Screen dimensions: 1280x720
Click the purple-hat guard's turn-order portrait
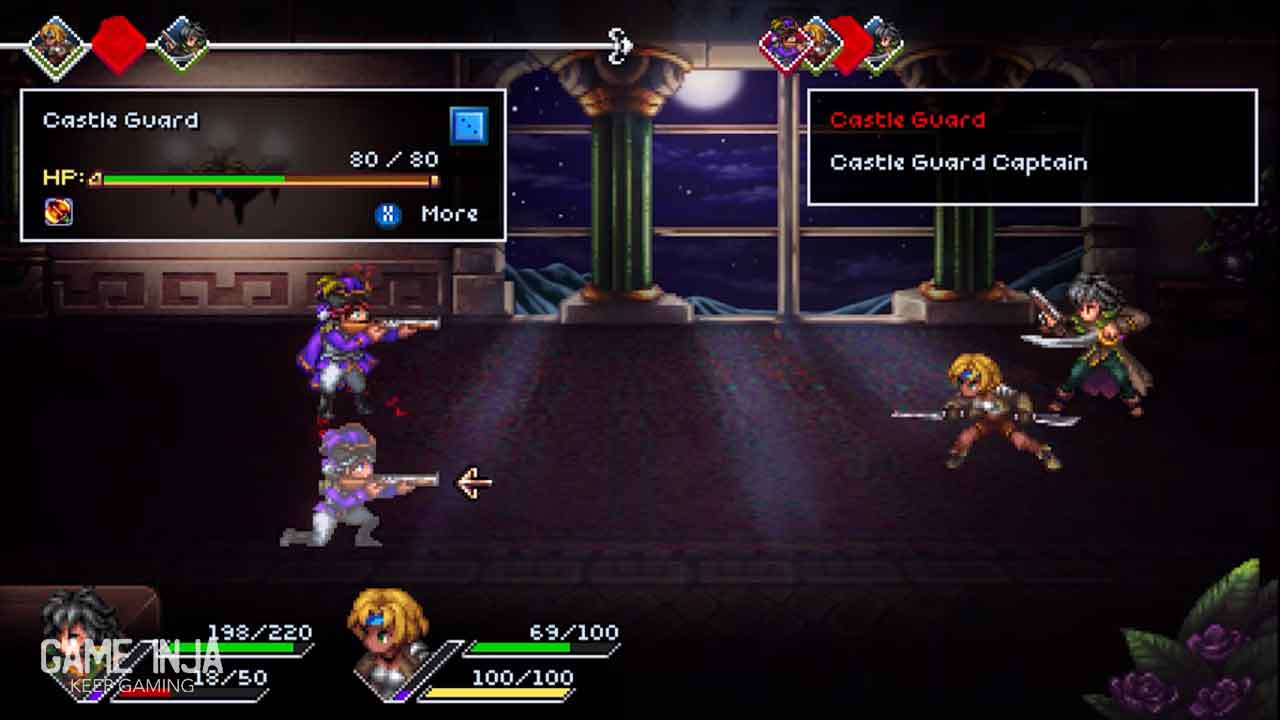coord(784,45)
